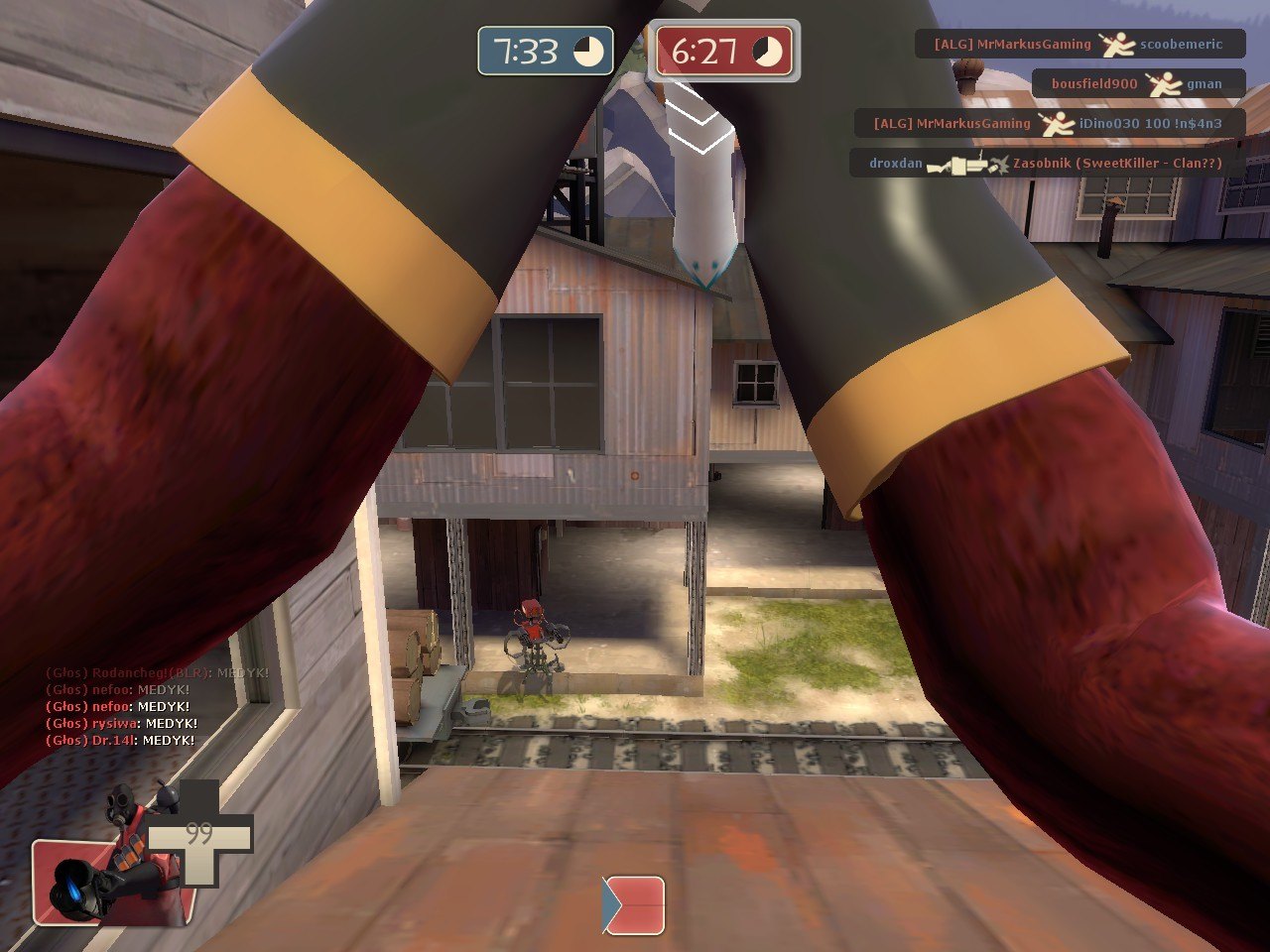Click the red control point icon
The width and height of the screenshot is (1270, 952).
click(x=634, y=904)
